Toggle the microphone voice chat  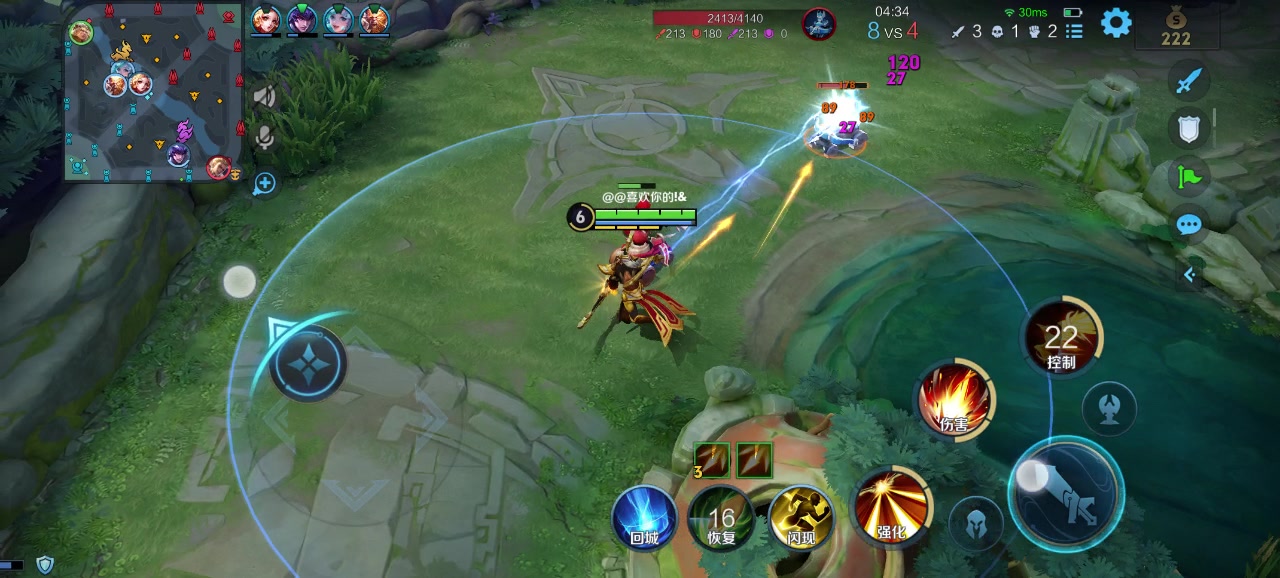click(x=265, y=137)
